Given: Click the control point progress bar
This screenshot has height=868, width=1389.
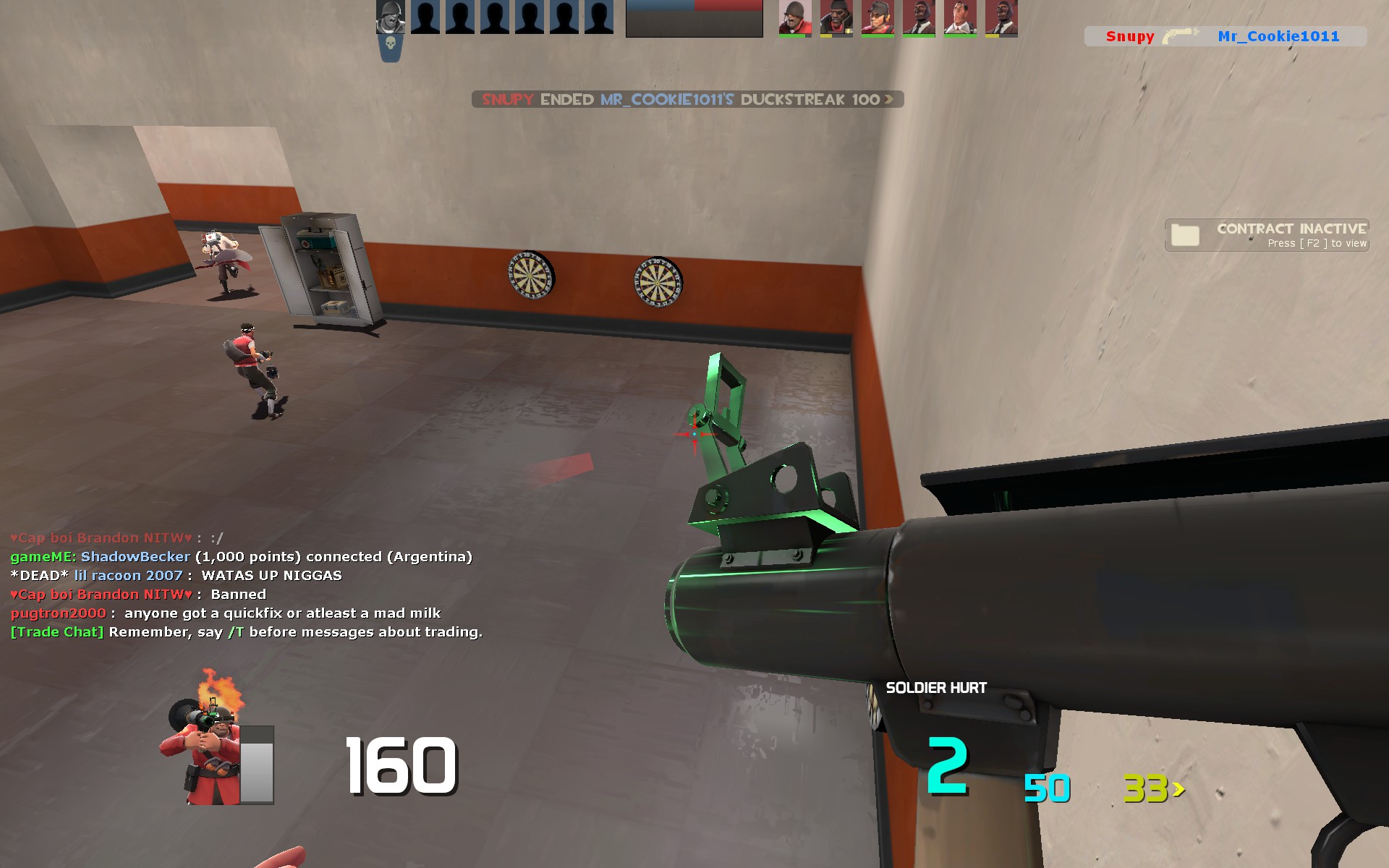Looking at the screenshot, I should coord(694,18).
